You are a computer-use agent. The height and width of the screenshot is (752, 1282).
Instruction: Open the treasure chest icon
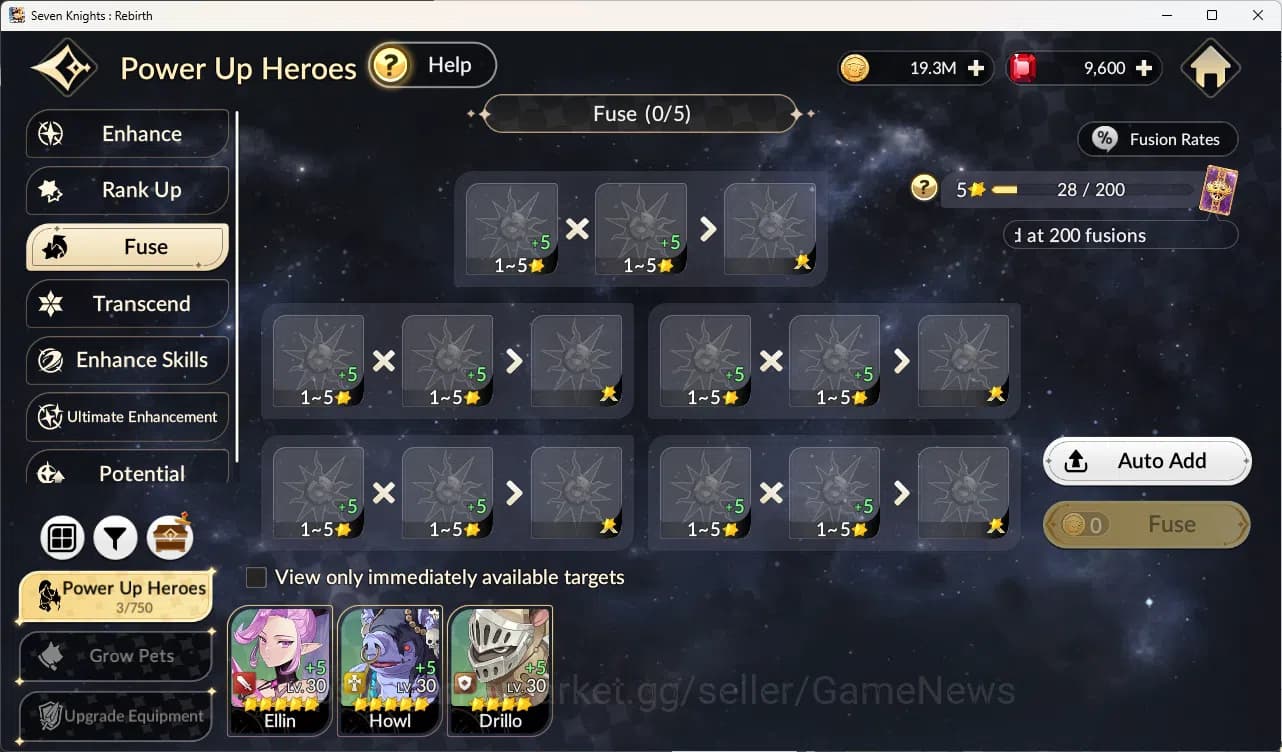point(169,538)
